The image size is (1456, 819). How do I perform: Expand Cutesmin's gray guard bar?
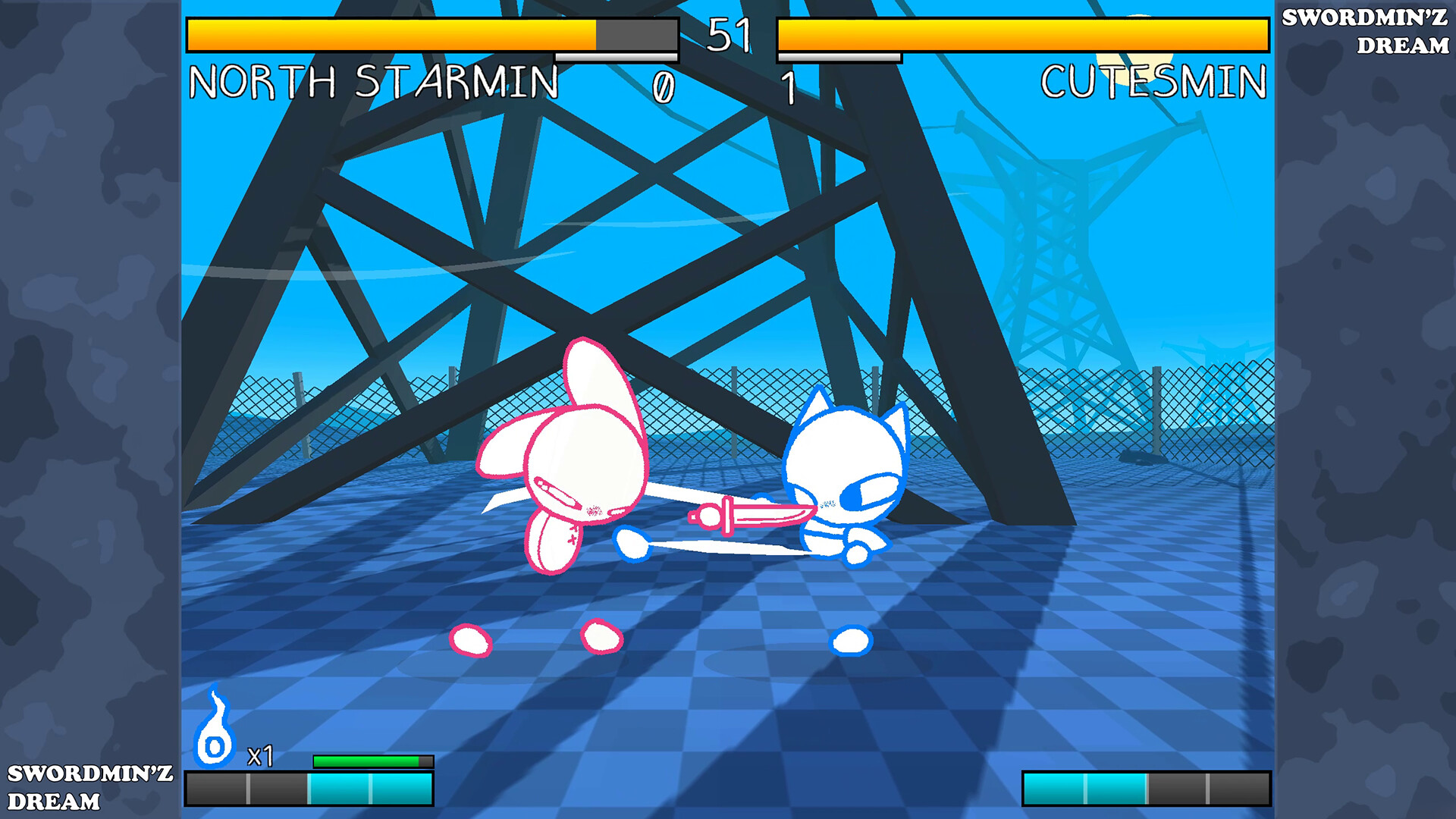click(838, 57)
